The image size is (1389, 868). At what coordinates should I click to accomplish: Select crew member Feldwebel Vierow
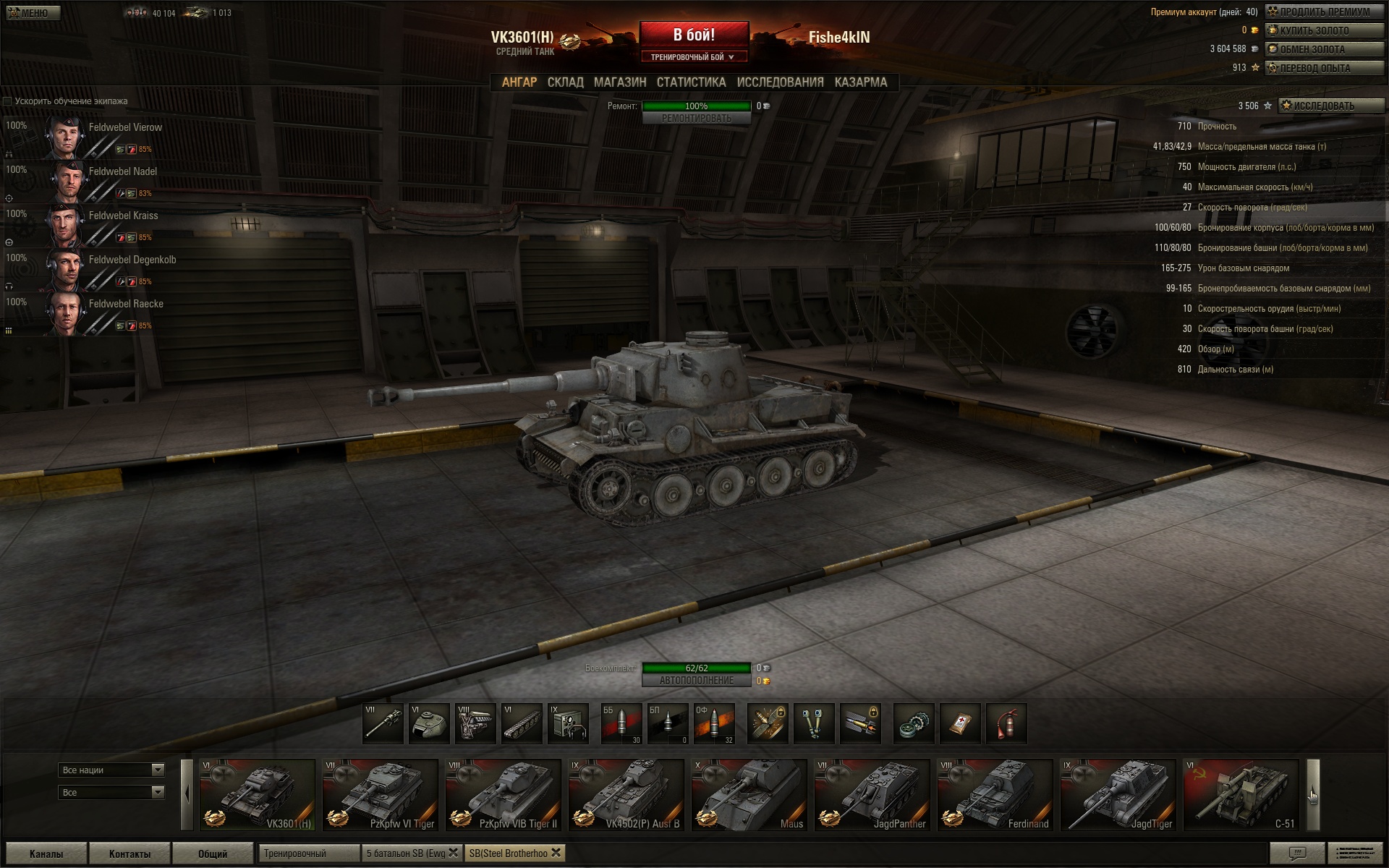(x=125, y=127)
